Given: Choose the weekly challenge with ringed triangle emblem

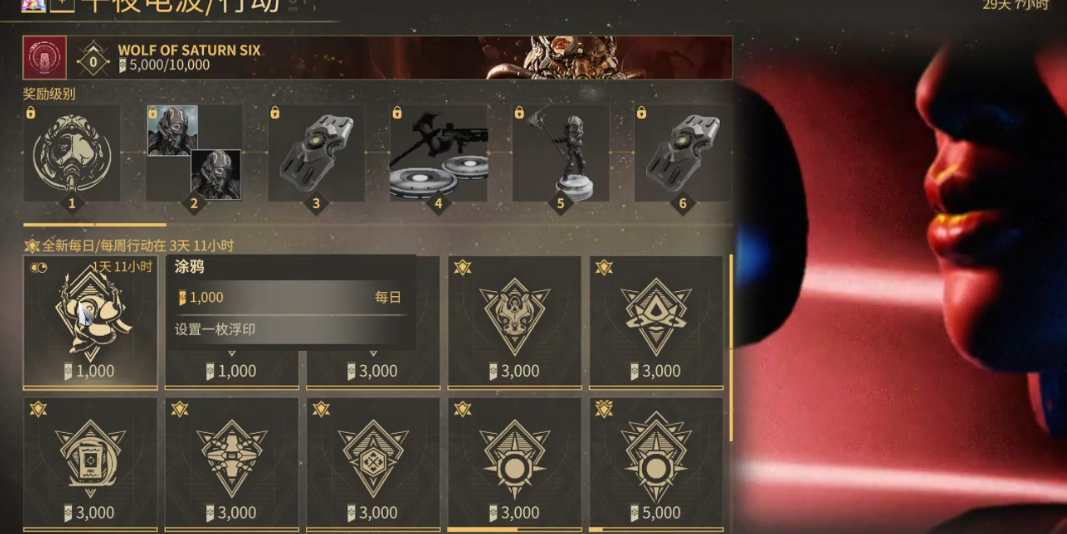Looking at the screenshot, I should [656, 322].
